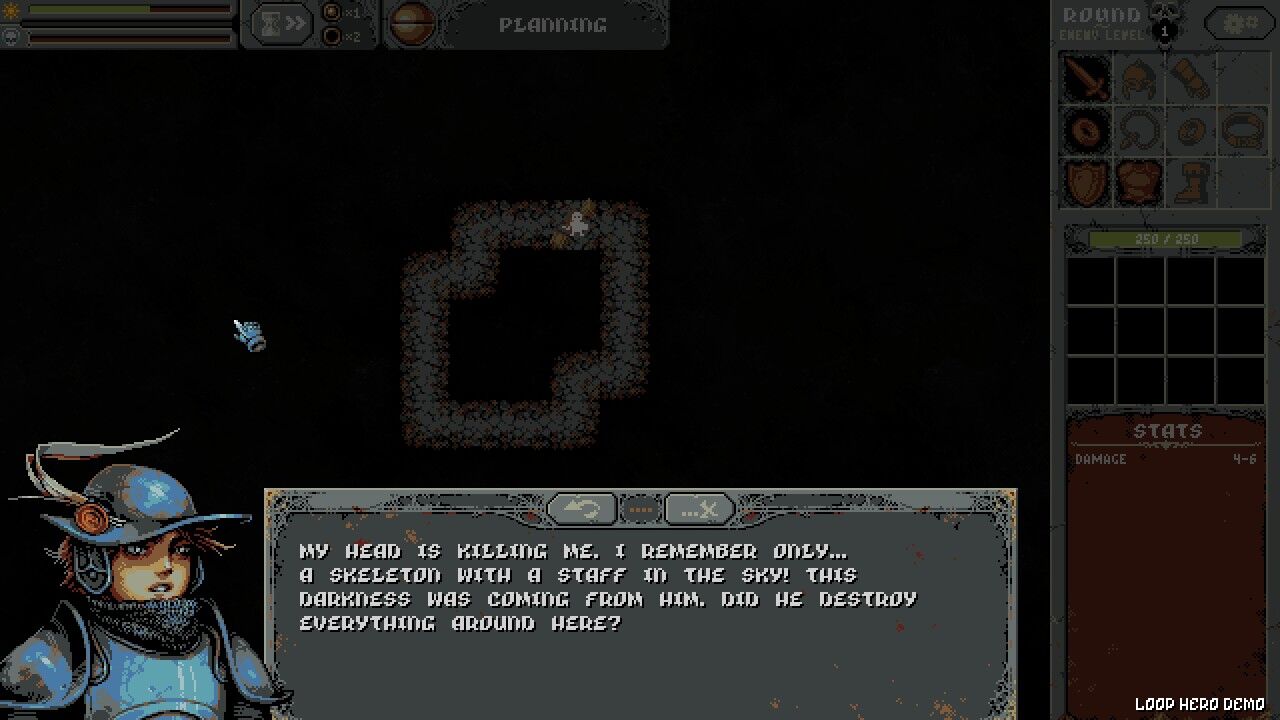Select the sword equipment slot
Screen dimensions: 1280x720
[1087, 79]
